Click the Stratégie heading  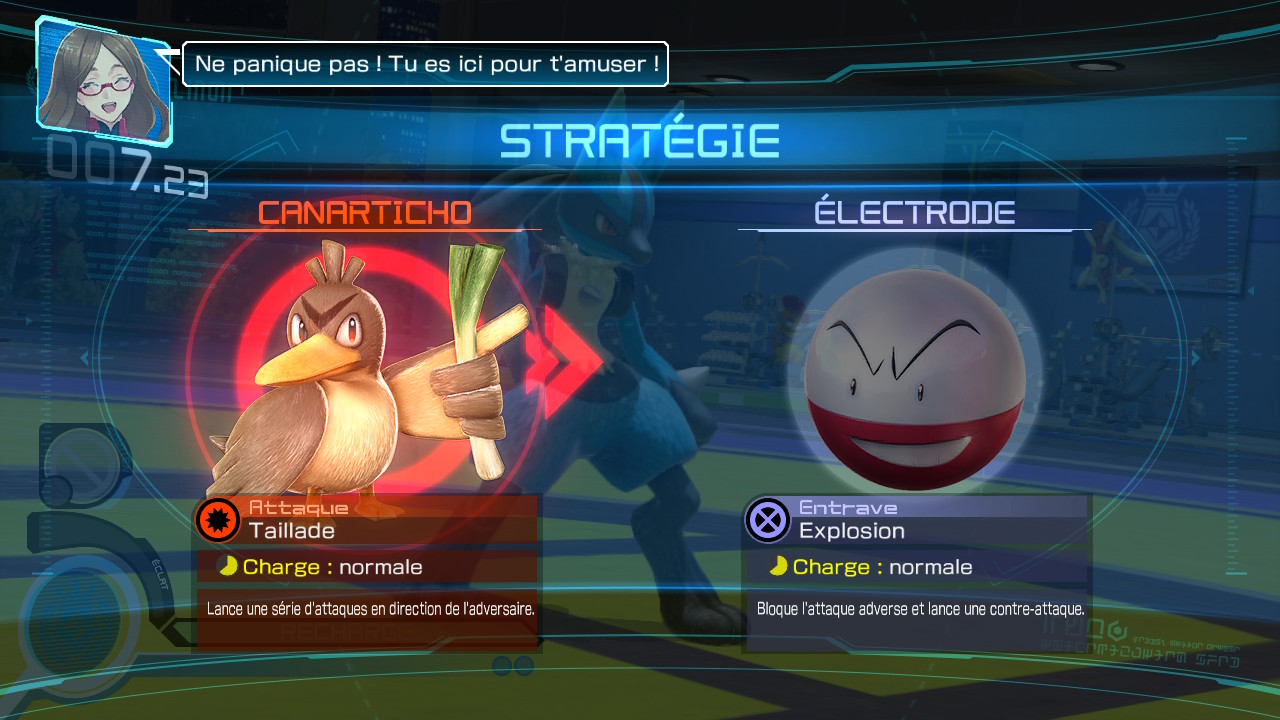tap(640, 139)
